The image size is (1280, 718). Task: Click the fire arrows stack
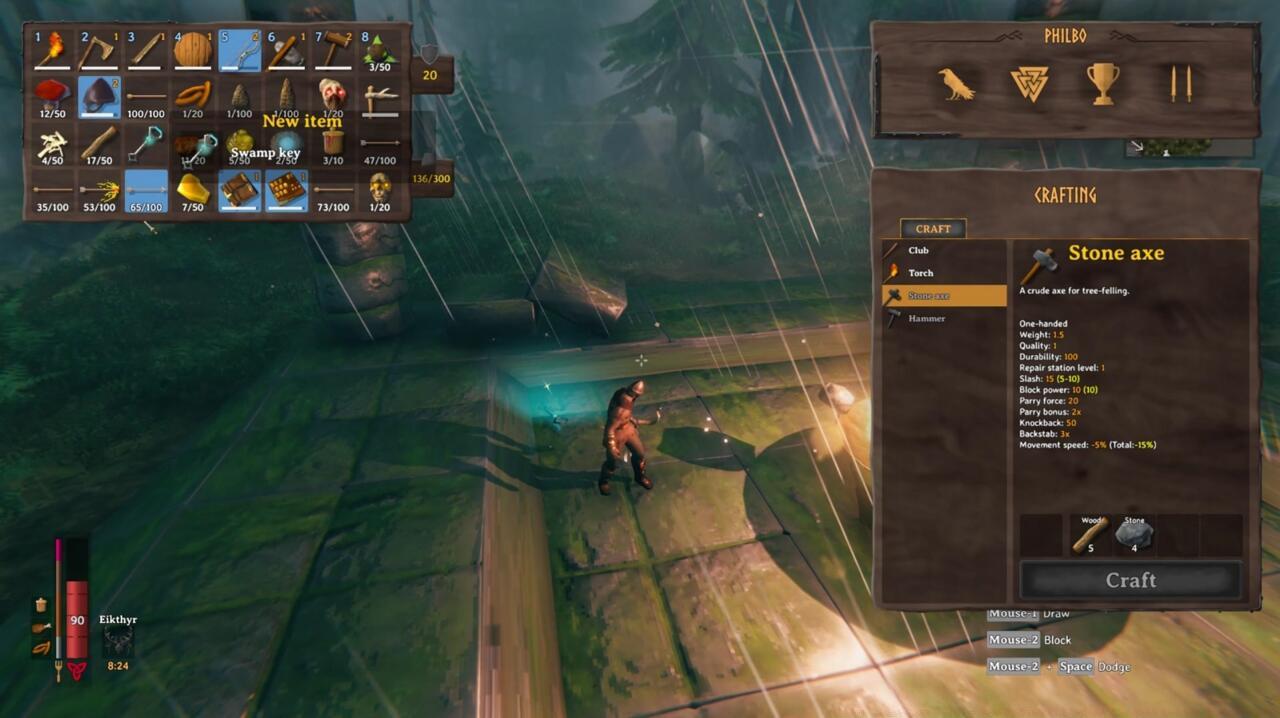[x=99, y=190]
